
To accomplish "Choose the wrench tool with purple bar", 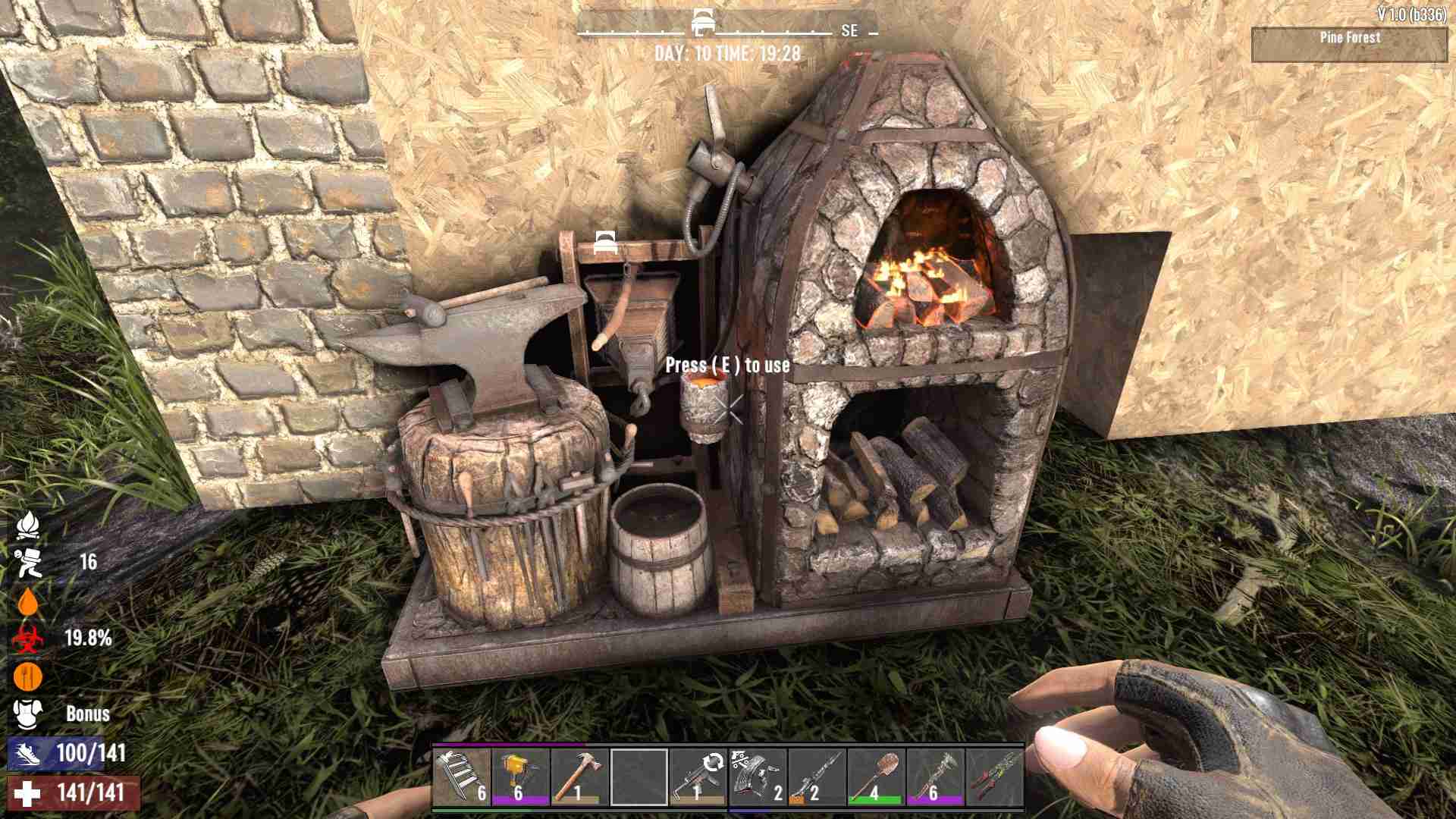I will click(x=935, y=777).
